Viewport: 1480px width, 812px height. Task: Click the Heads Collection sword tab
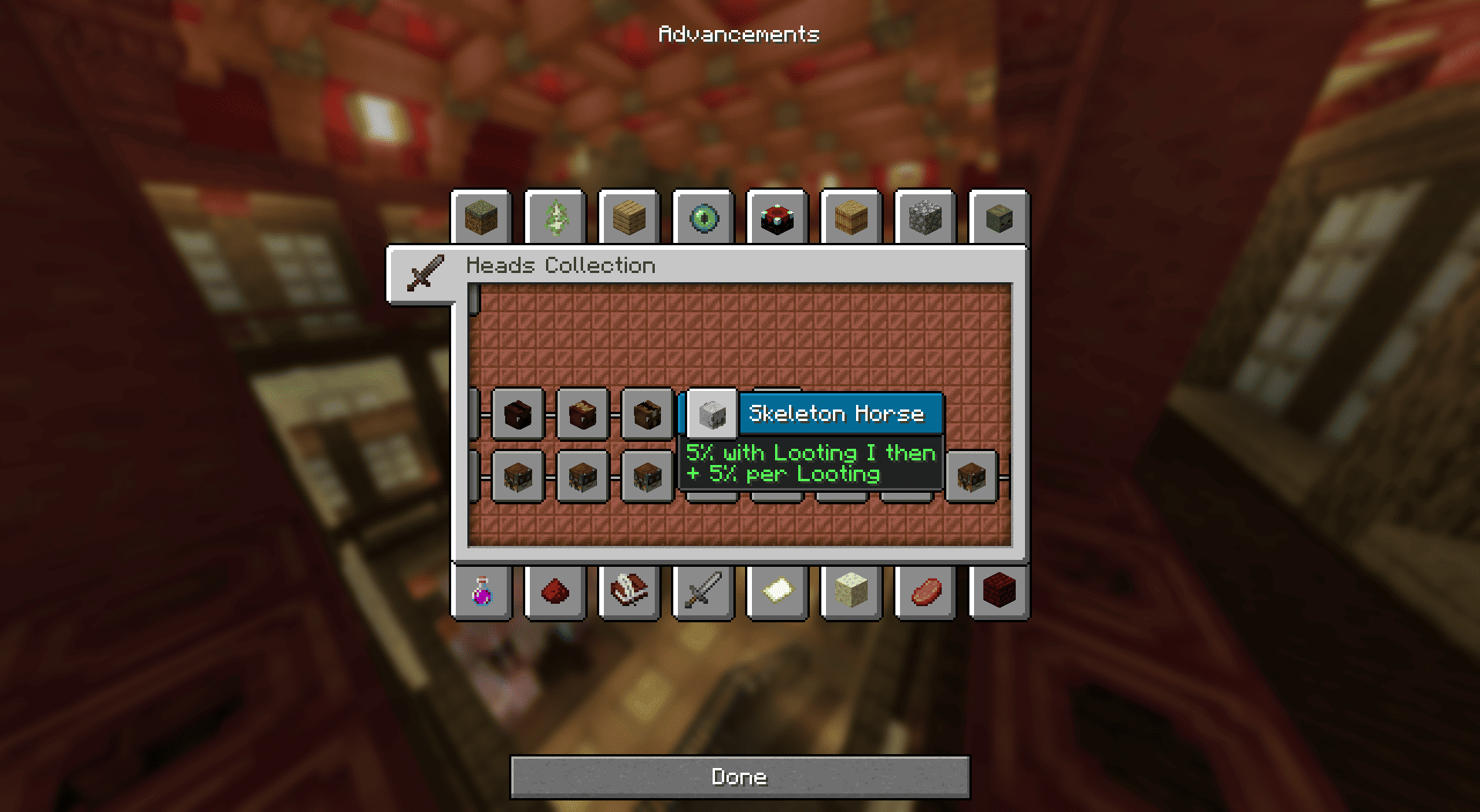424,274
